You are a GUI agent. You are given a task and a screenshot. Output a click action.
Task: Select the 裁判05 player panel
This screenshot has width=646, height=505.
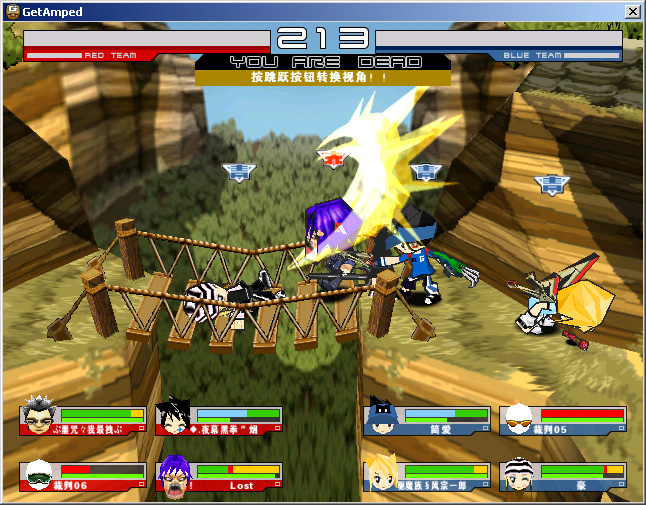click(563, 420)
